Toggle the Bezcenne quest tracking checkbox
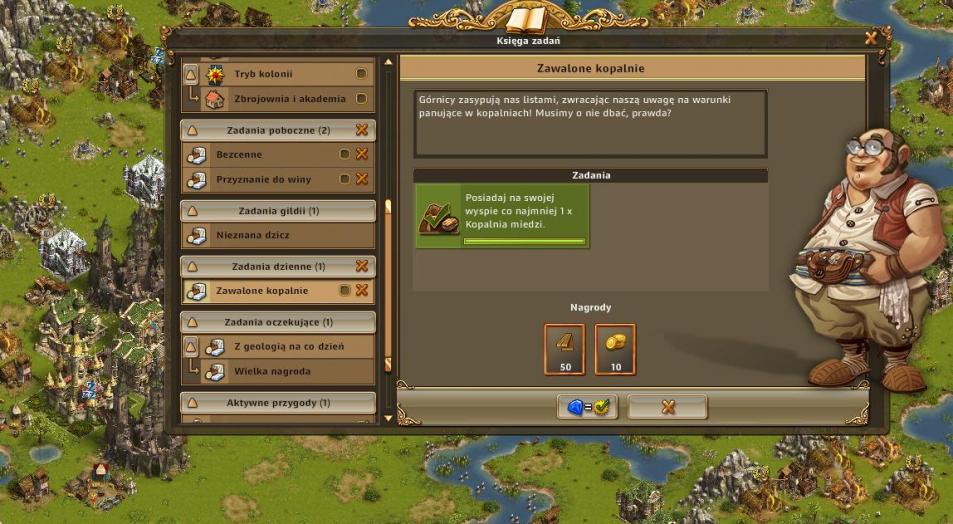 pos(344,154)
